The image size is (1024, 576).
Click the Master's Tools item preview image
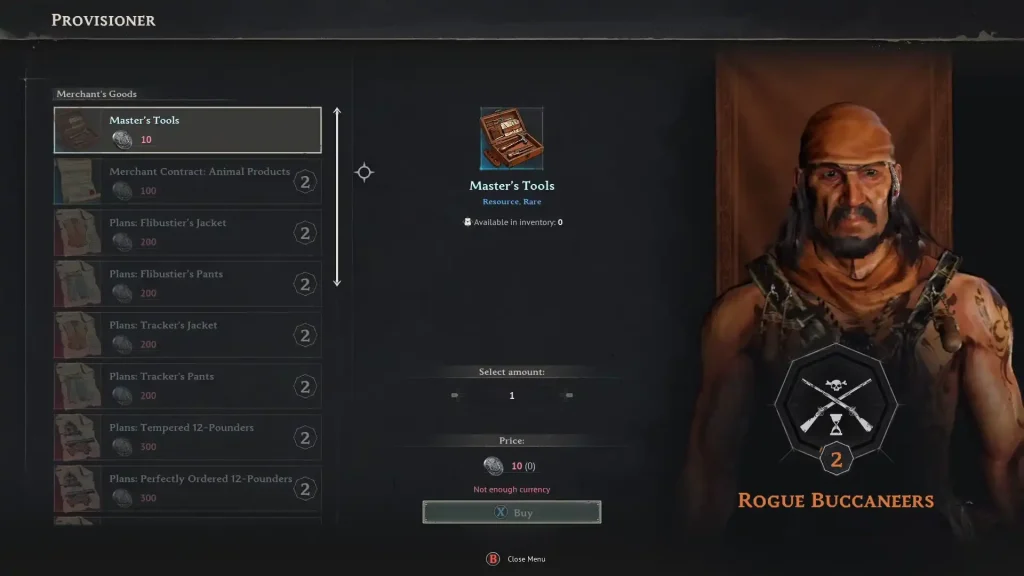point(512,138)
